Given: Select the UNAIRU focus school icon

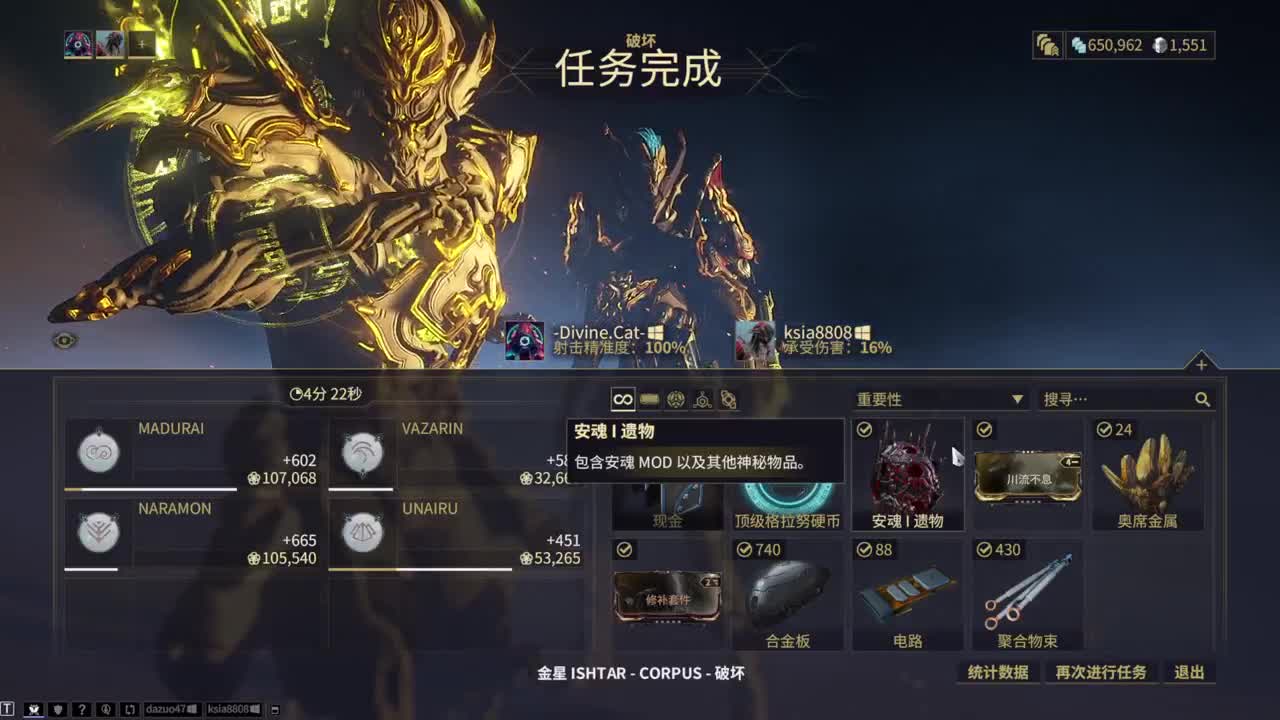Looking at the screenshot, I should (360, 532).
